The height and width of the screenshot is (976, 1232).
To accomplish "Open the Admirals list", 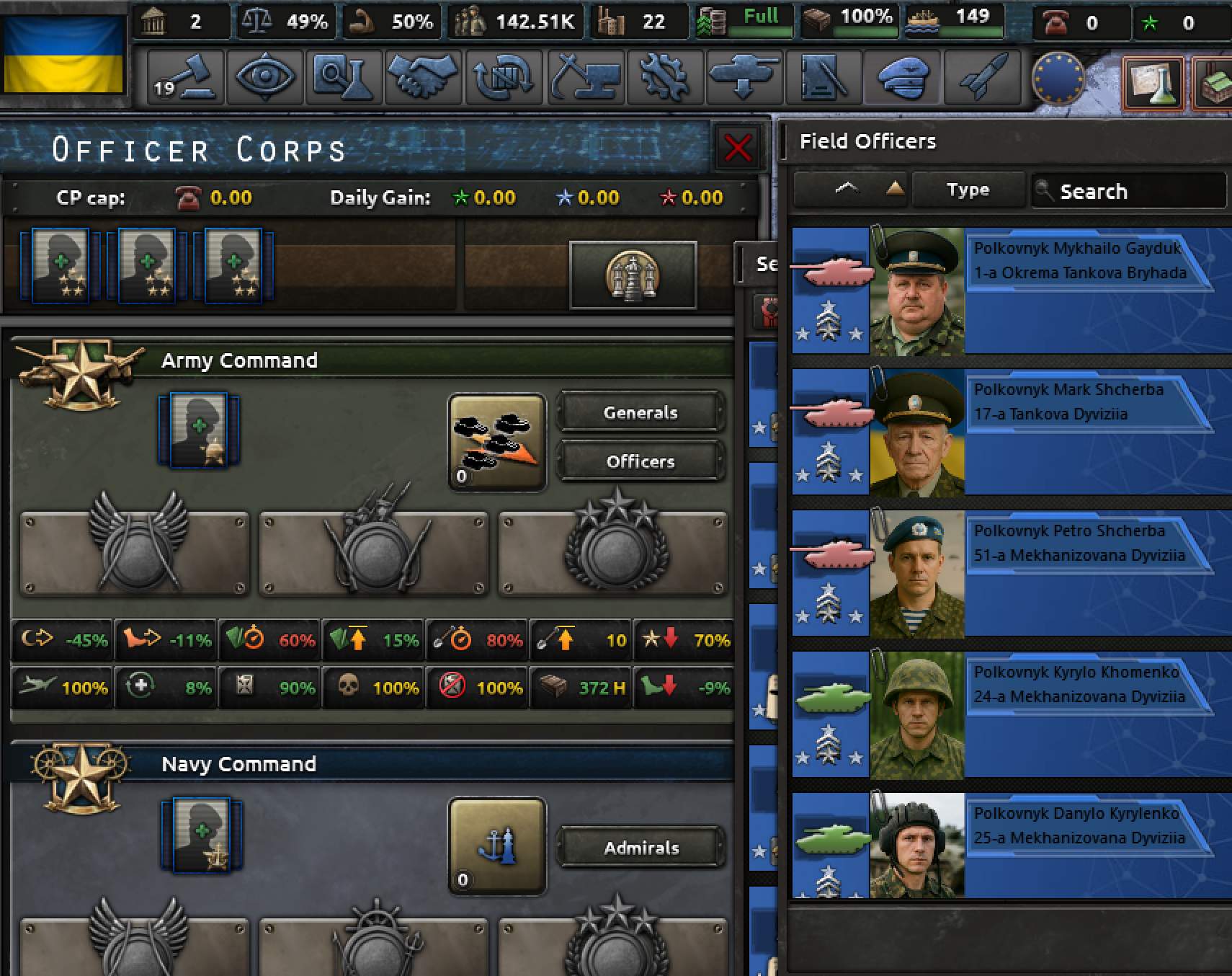I will (640, 848).
